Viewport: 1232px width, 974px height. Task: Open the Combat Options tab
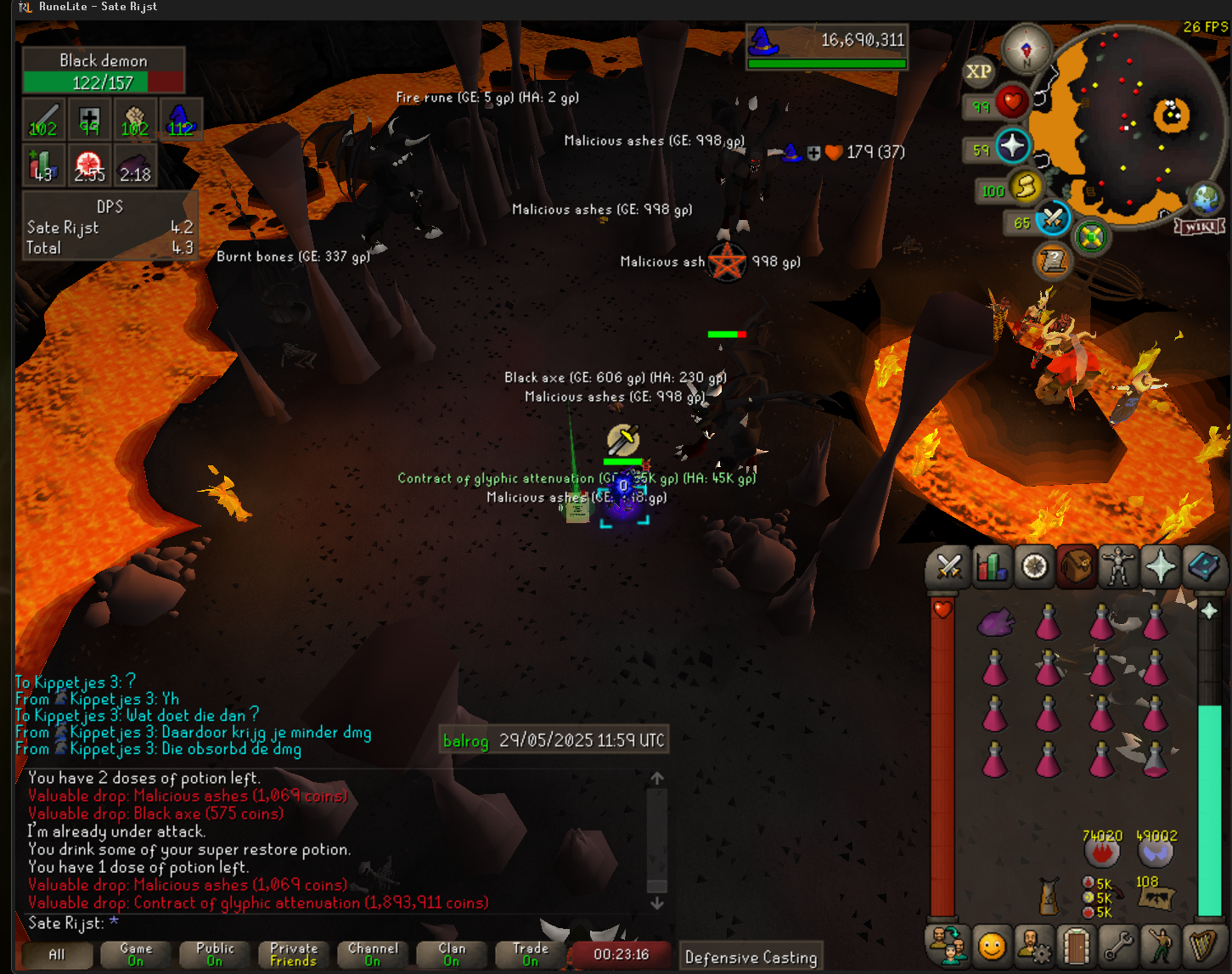pyautogui.click(x=948, y=566)
